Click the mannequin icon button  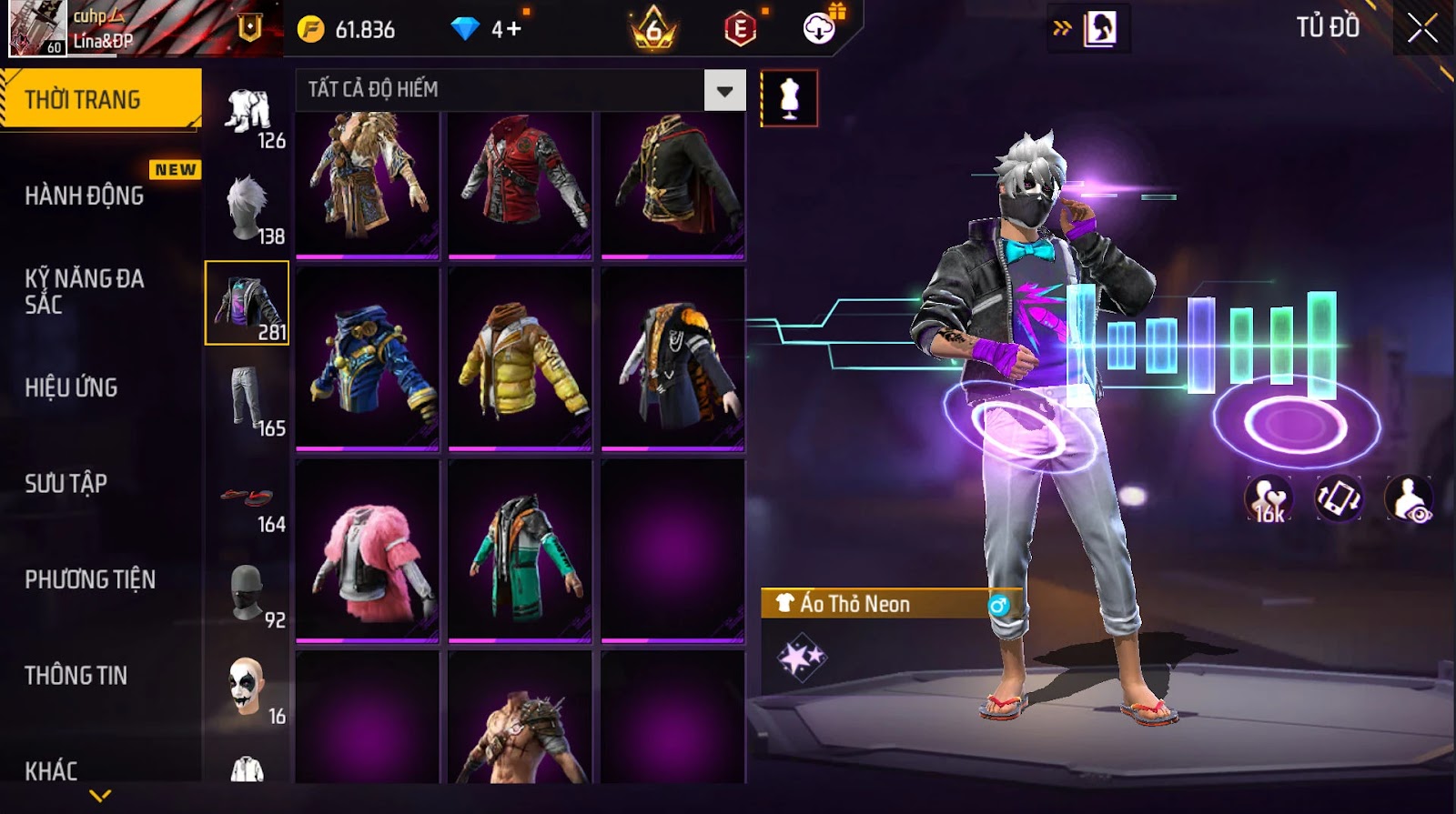(789, 98)
